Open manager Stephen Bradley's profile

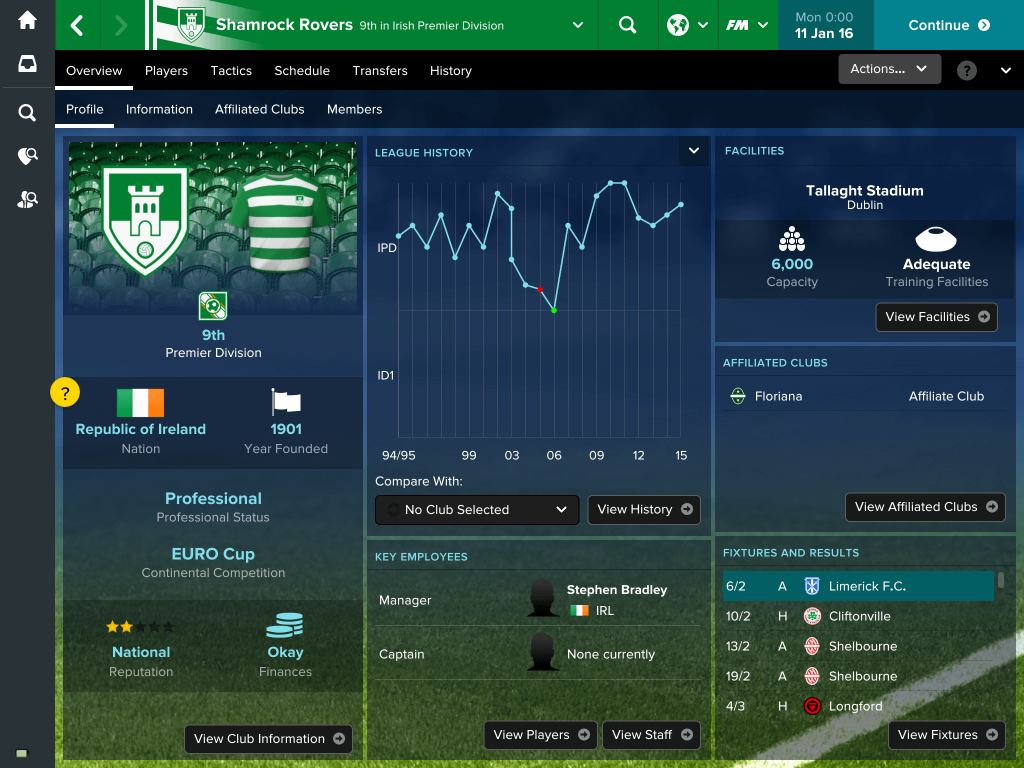point(616,590)
